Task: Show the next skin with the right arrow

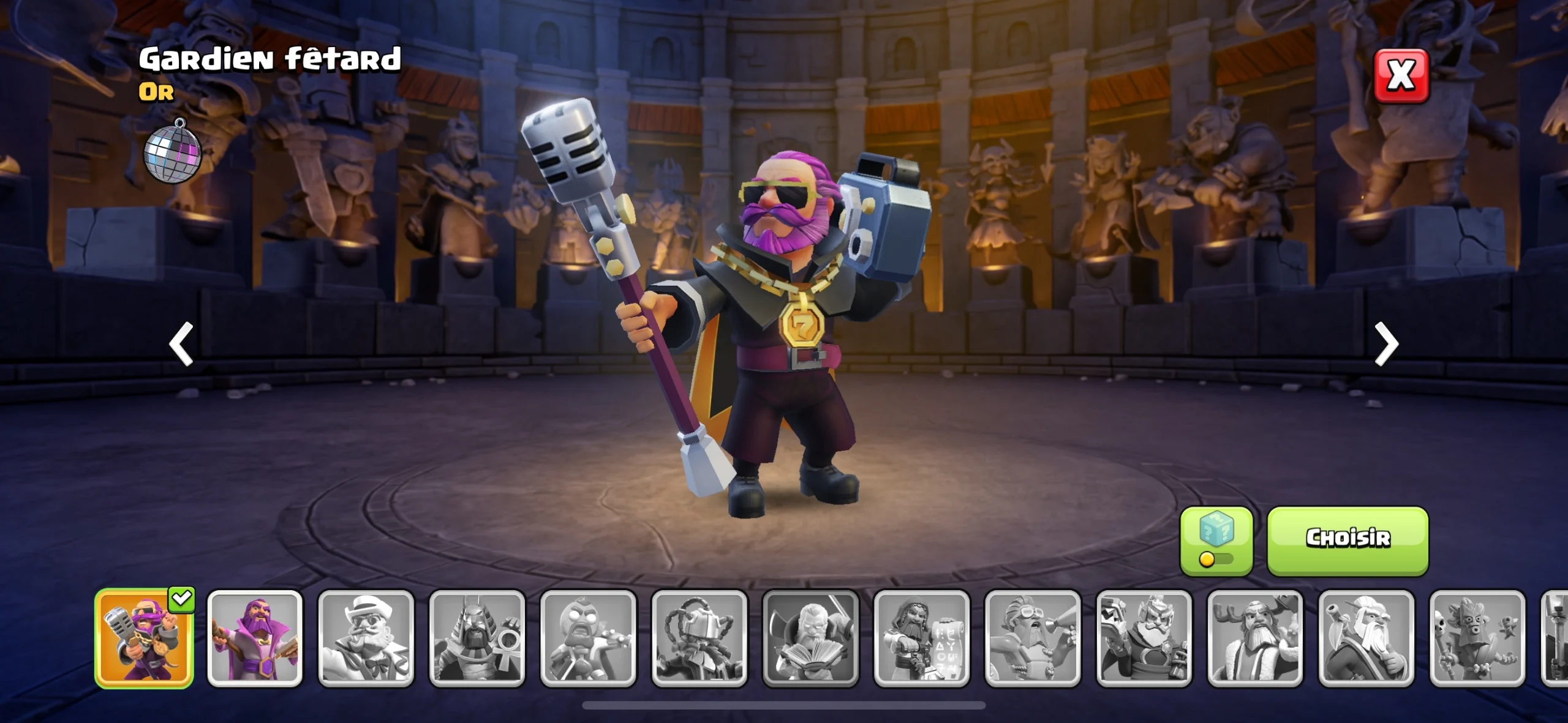Action: pyautogui.click(x=1386, y=344)
